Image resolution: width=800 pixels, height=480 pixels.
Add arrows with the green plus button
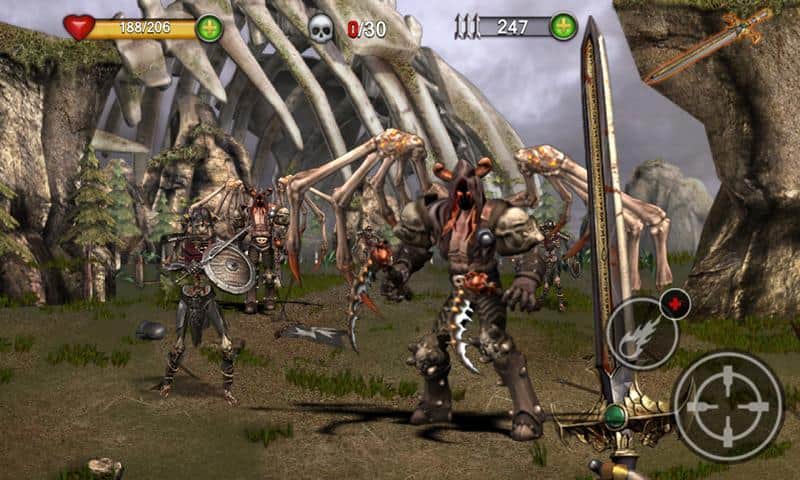click(564, 27)
